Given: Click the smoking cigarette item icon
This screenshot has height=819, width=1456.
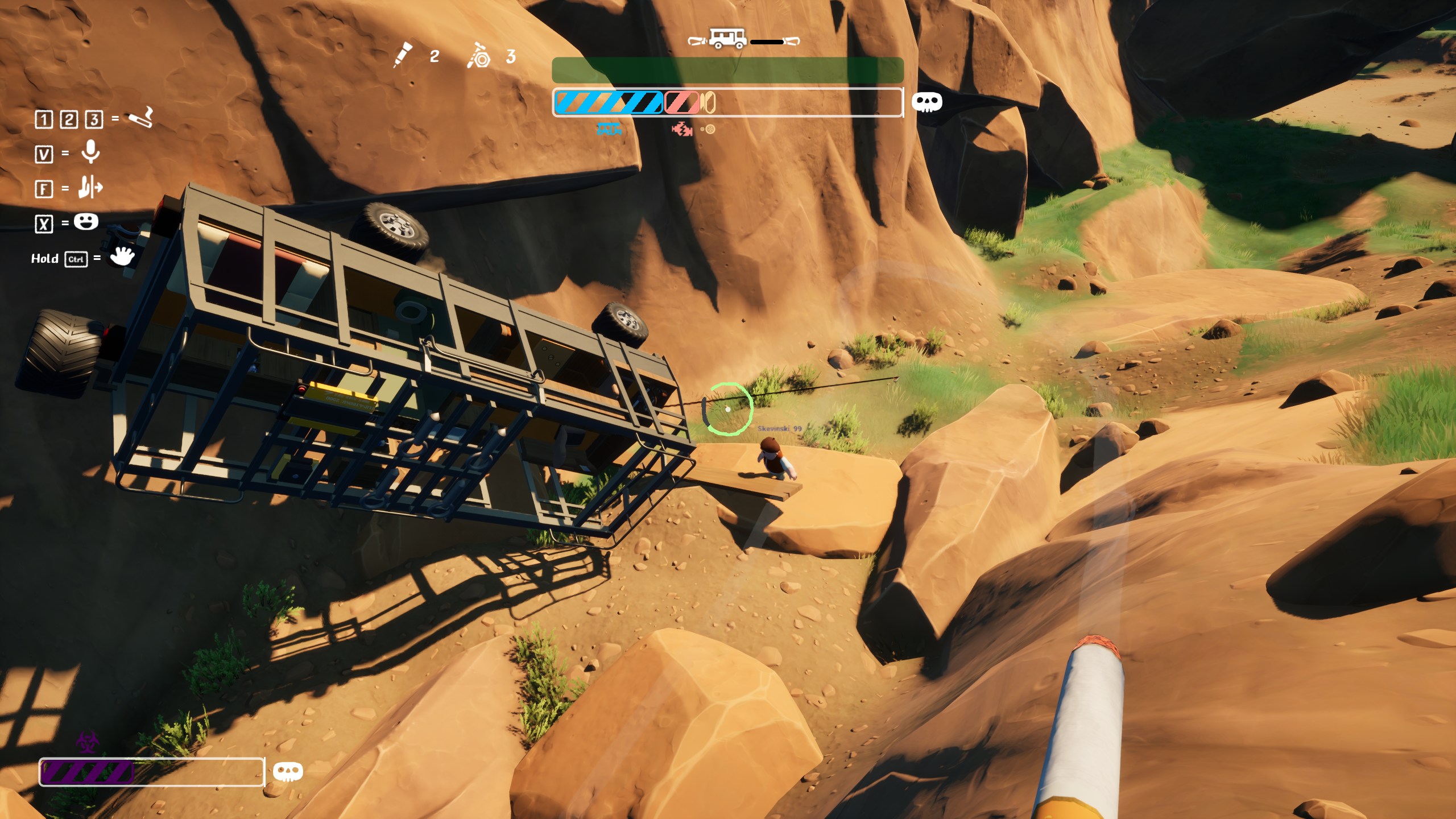Looking at the screenshot, I should tap(141, 118).
